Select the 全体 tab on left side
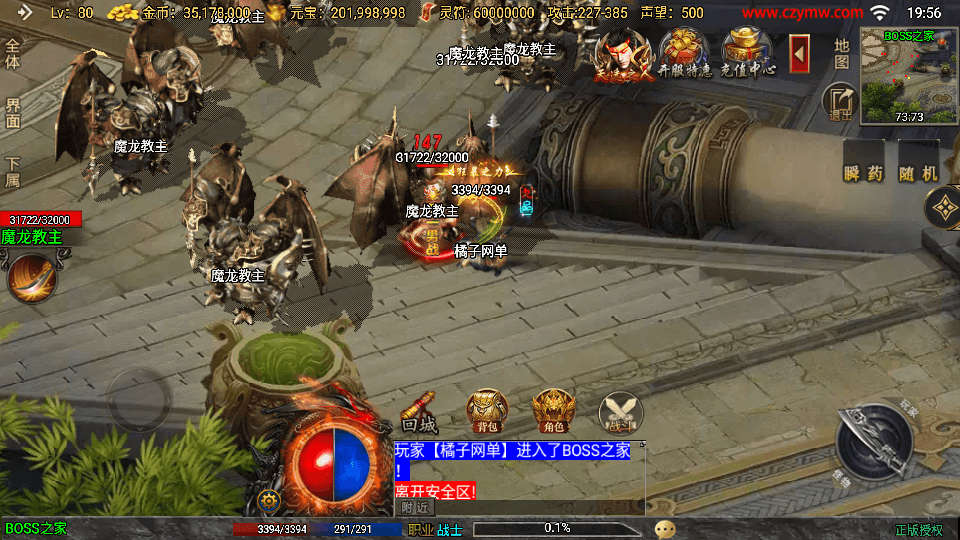 pyautogui.click(x=13, y=55)
